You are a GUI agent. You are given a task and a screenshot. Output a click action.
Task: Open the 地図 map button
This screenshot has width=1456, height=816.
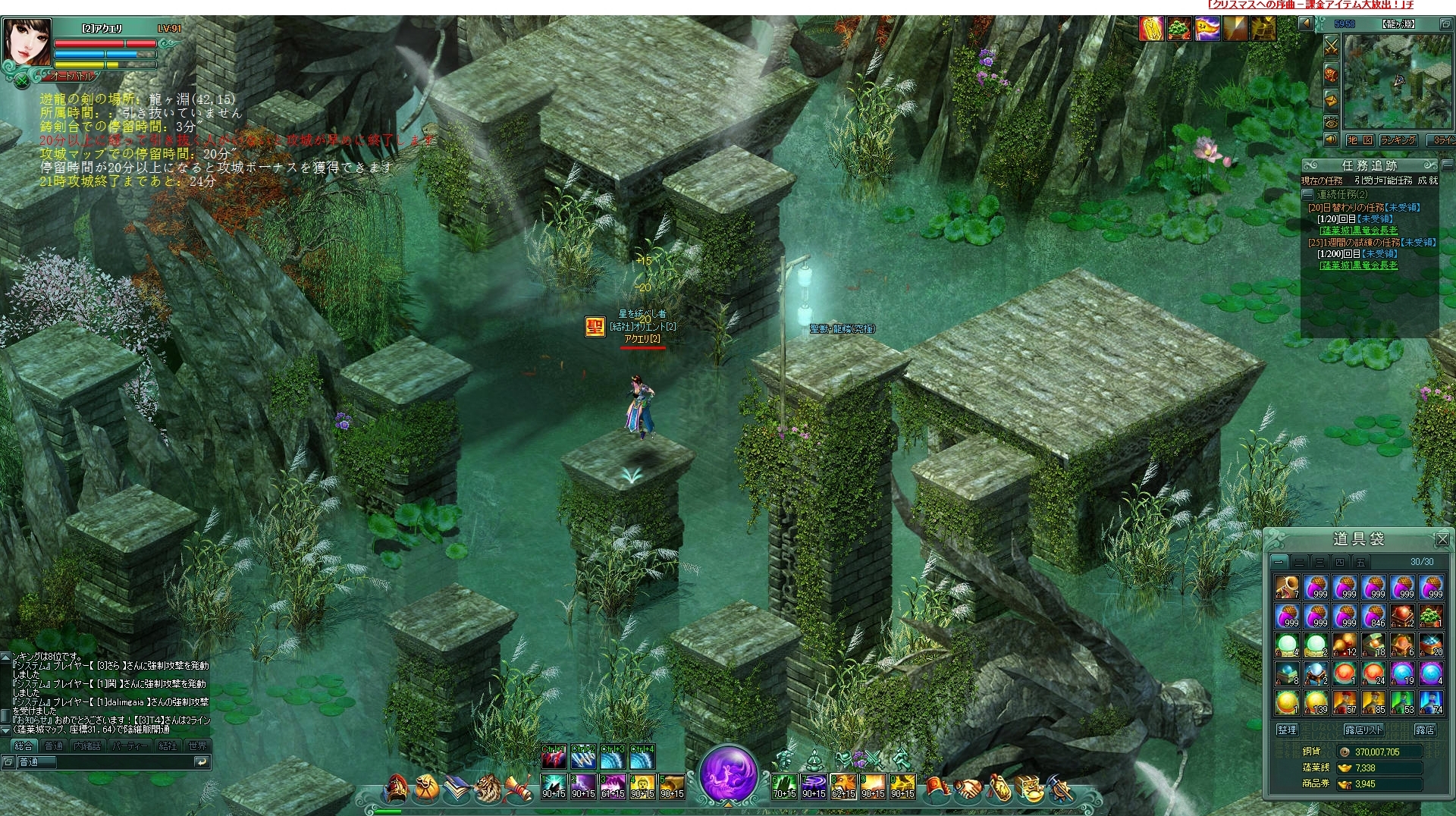point(1360,140)
